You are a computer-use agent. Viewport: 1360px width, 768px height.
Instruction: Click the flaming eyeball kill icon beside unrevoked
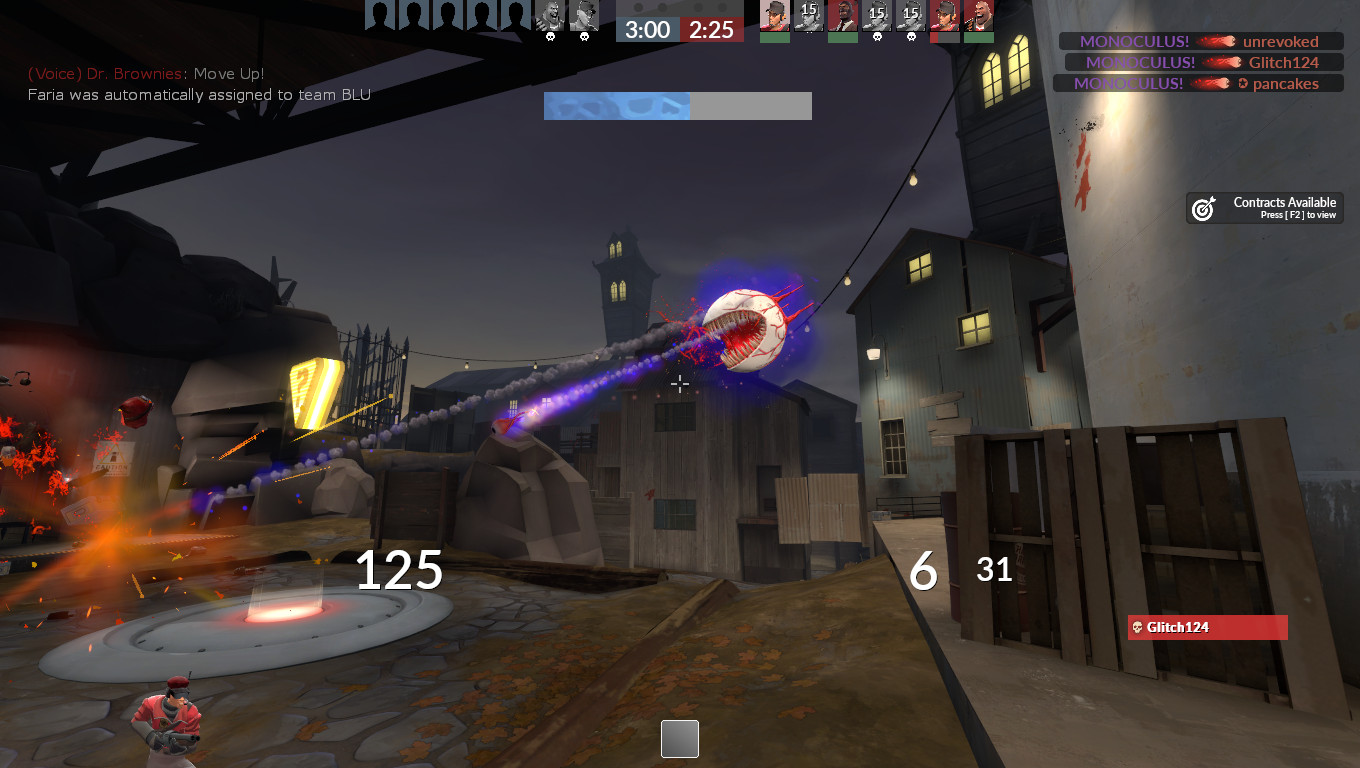[x=1216, y=41]
